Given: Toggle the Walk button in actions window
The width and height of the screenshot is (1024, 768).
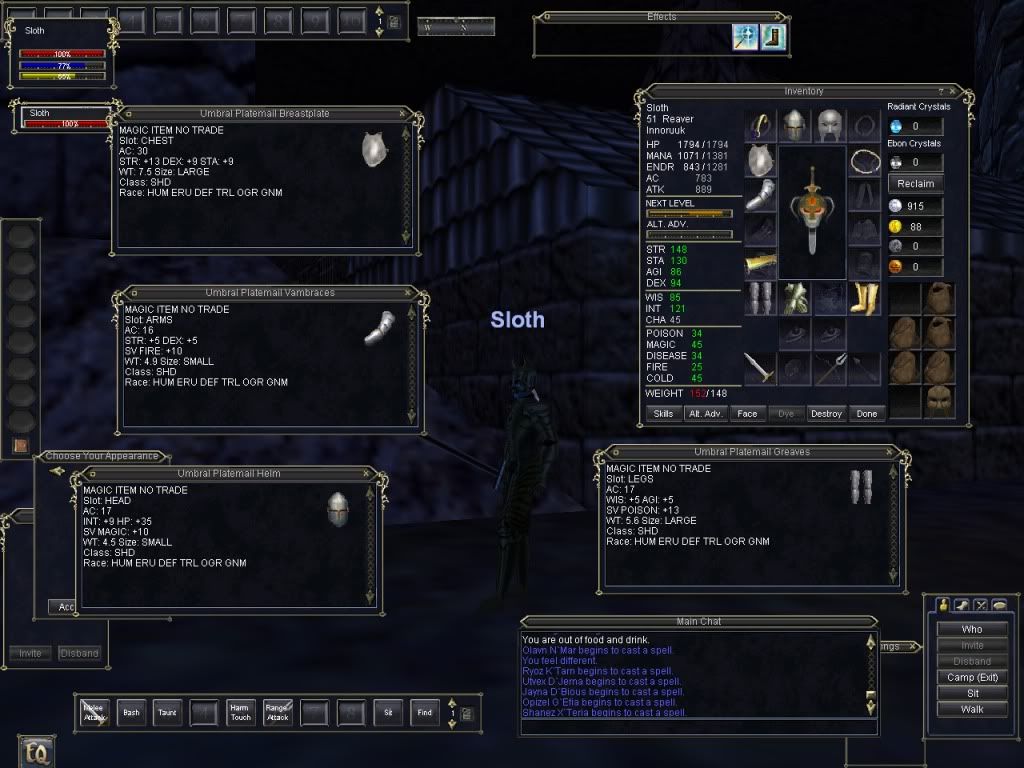Looking at the screenshot, I should point(971,709).
